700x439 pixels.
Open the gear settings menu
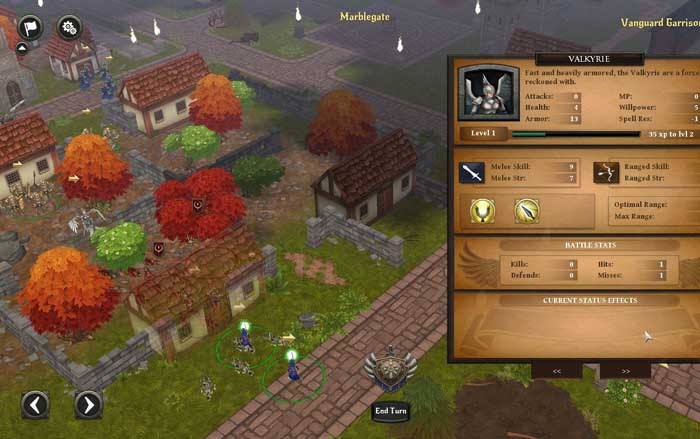[69, 27]
